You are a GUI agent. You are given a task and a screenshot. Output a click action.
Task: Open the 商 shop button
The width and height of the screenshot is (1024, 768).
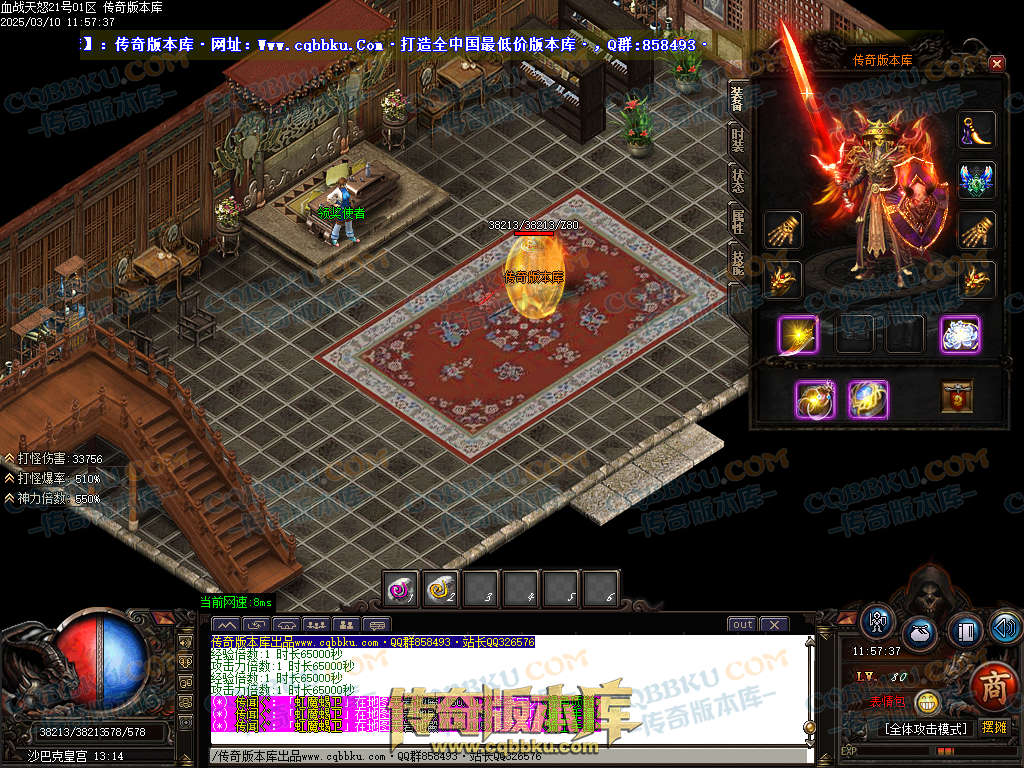pyautogui.click(x=993, y=686)
